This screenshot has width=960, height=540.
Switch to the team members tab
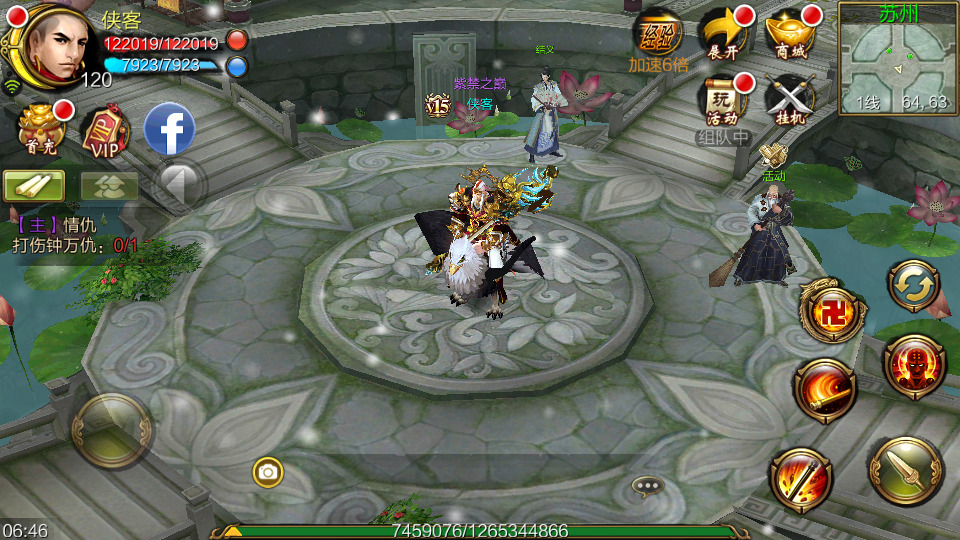click(109, 186)
